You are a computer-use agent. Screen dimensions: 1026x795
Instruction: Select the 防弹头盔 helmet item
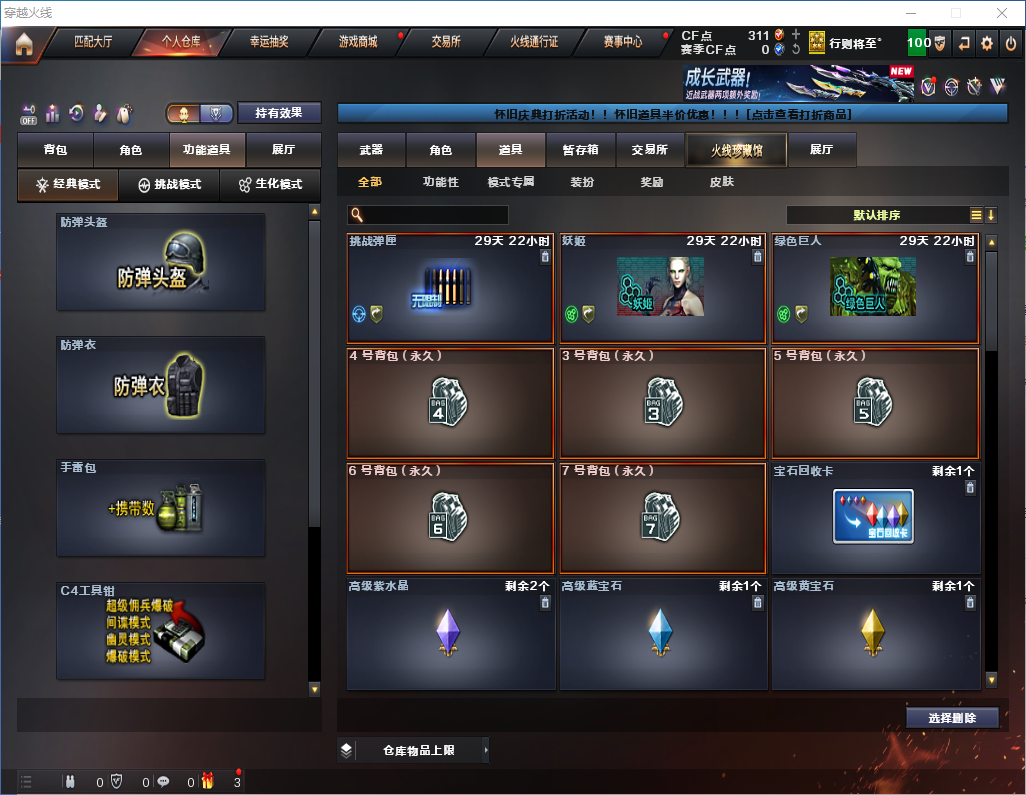(x=161, y=262)
